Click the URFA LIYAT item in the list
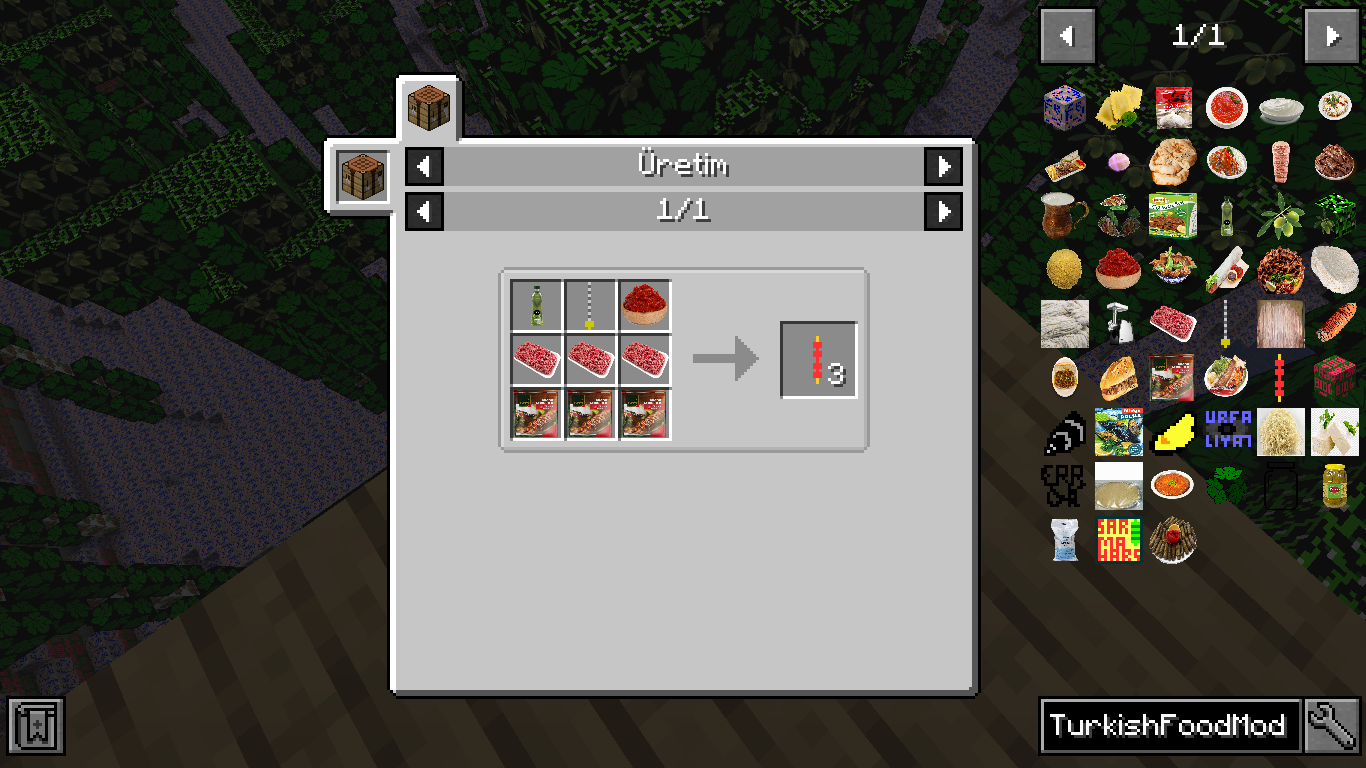Screen dimensions: 1366x768 [1227, 430]
